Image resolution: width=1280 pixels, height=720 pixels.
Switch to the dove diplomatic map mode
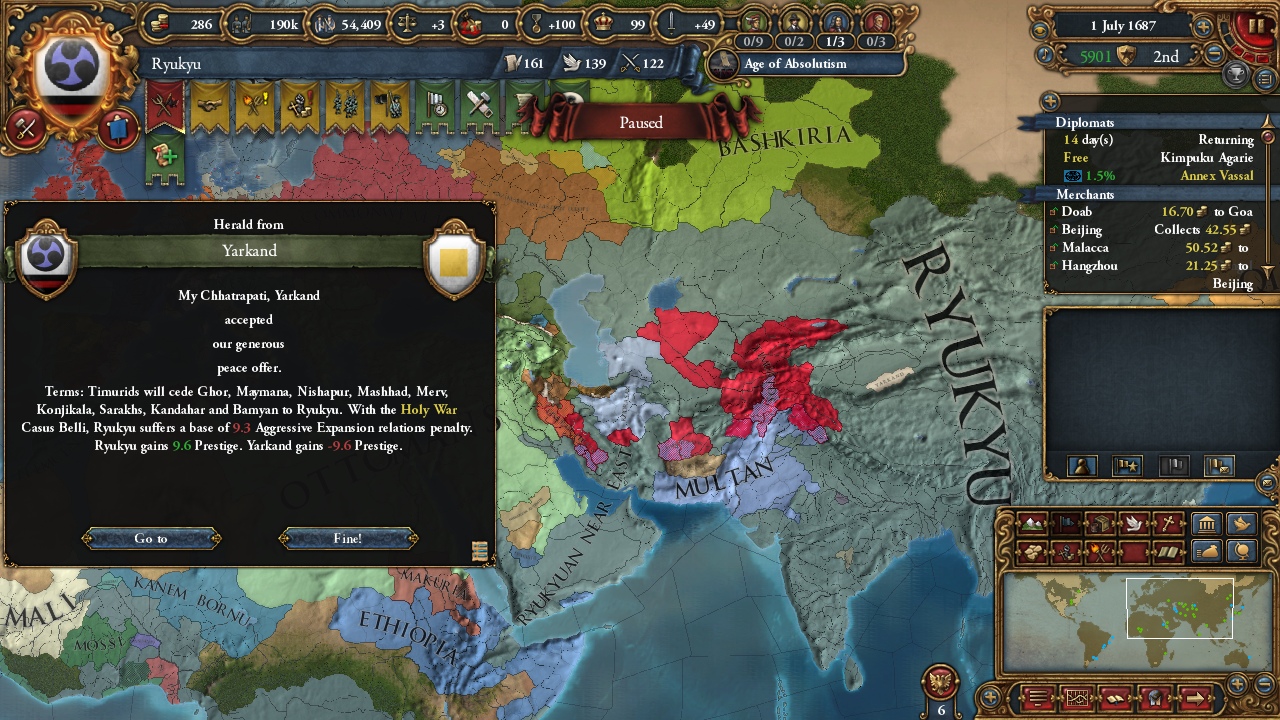click(1133, 523)
